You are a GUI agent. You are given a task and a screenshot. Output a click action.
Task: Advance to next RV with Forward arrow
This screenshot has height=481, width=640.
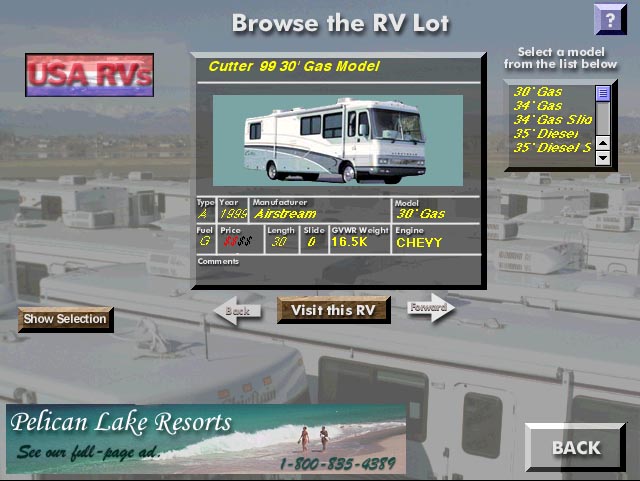(430, 308)
